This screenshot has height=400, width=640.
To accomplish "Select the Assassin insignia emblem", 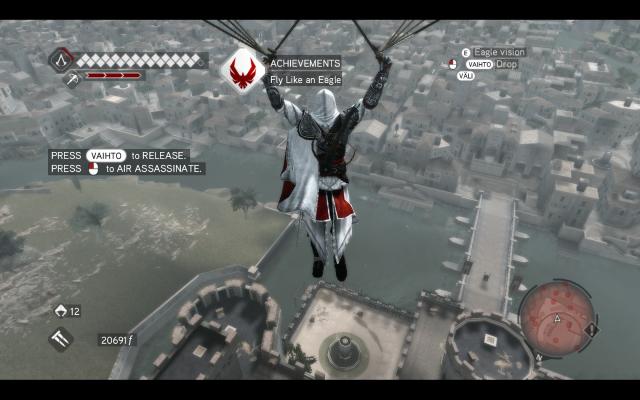I will tap(60, 59).
